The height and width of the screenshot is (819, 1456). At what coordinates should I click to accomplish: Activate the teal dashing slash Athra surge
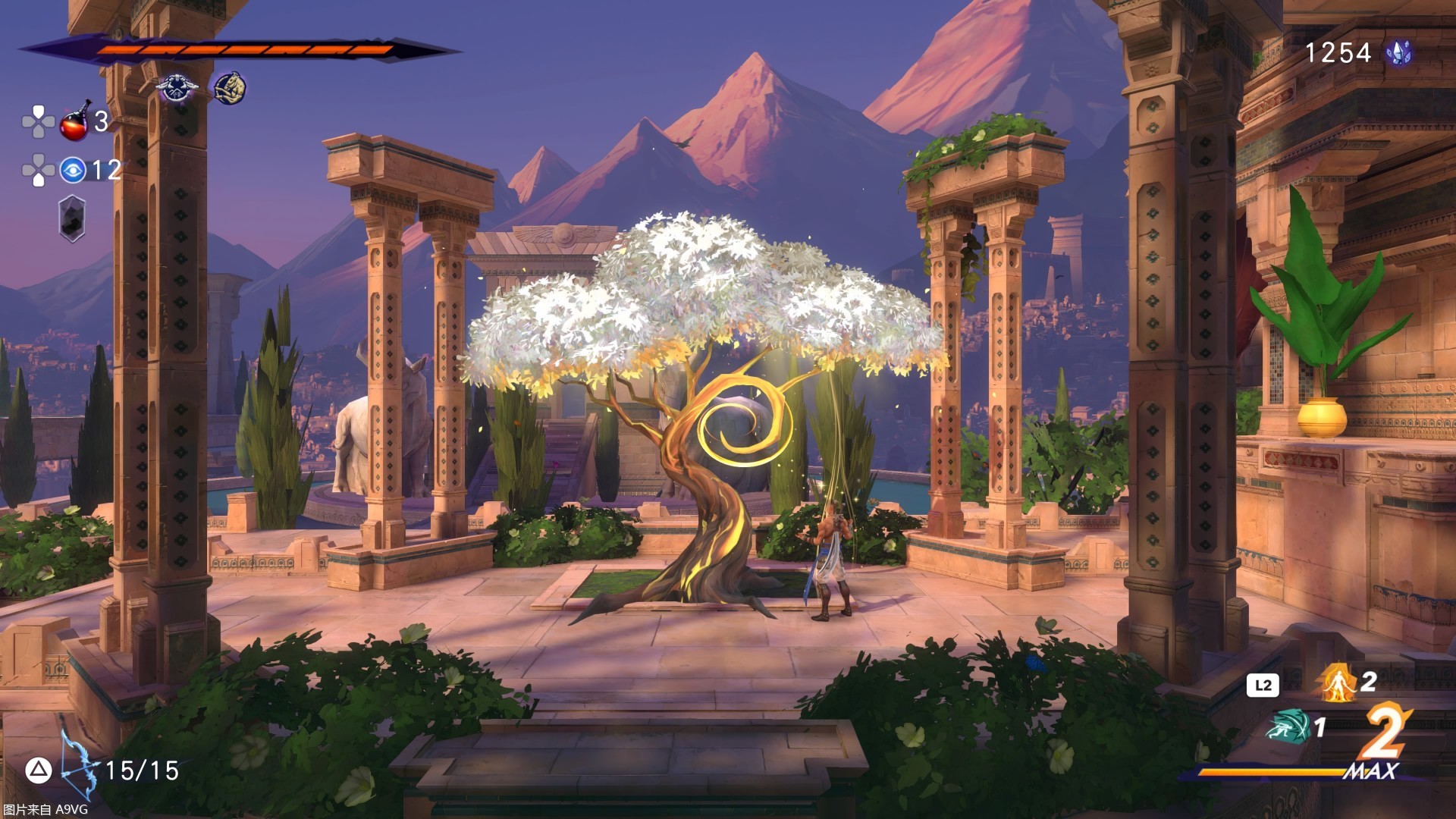[1287, 726]
